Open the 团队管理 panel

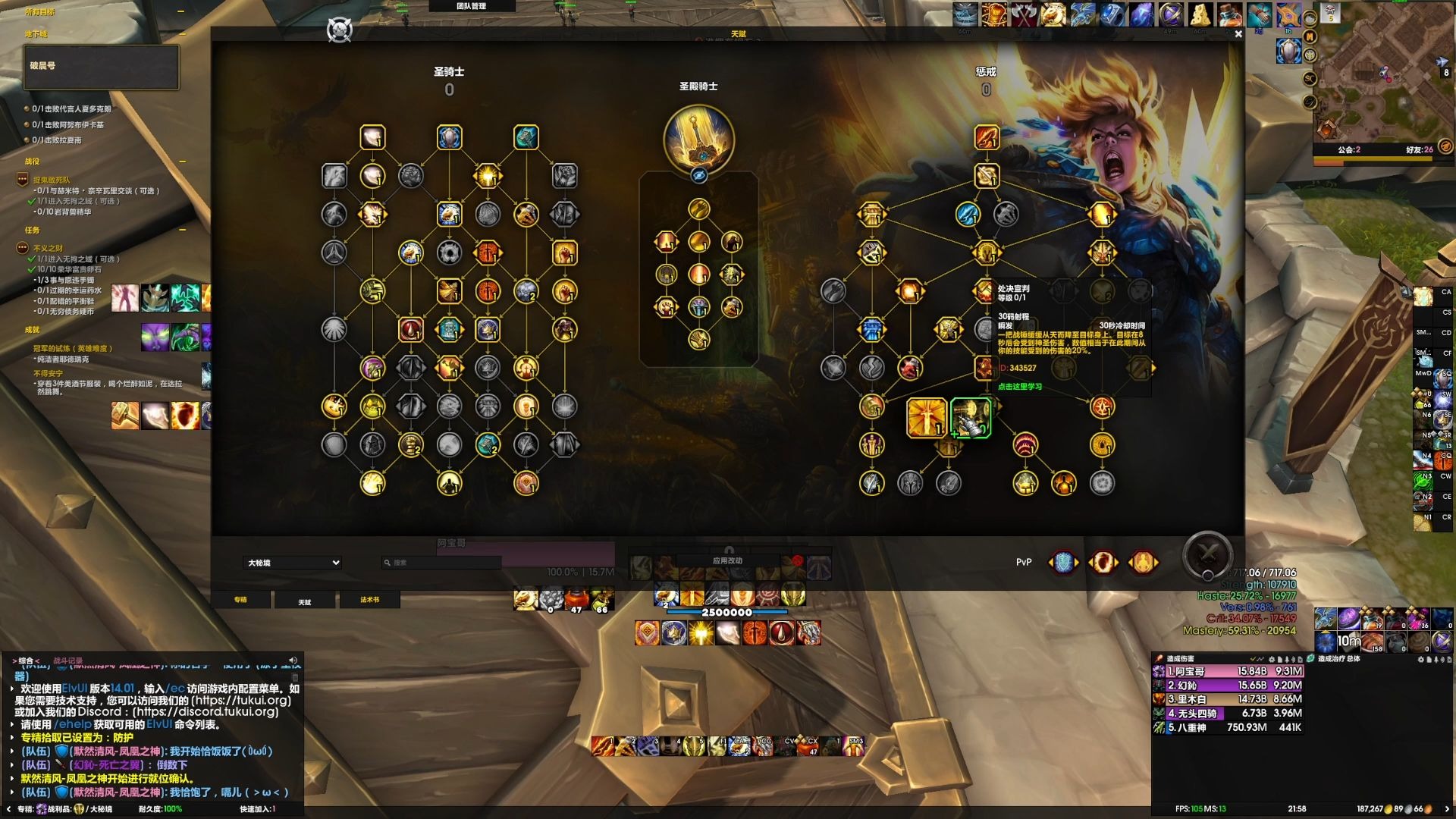coord(472,6)
